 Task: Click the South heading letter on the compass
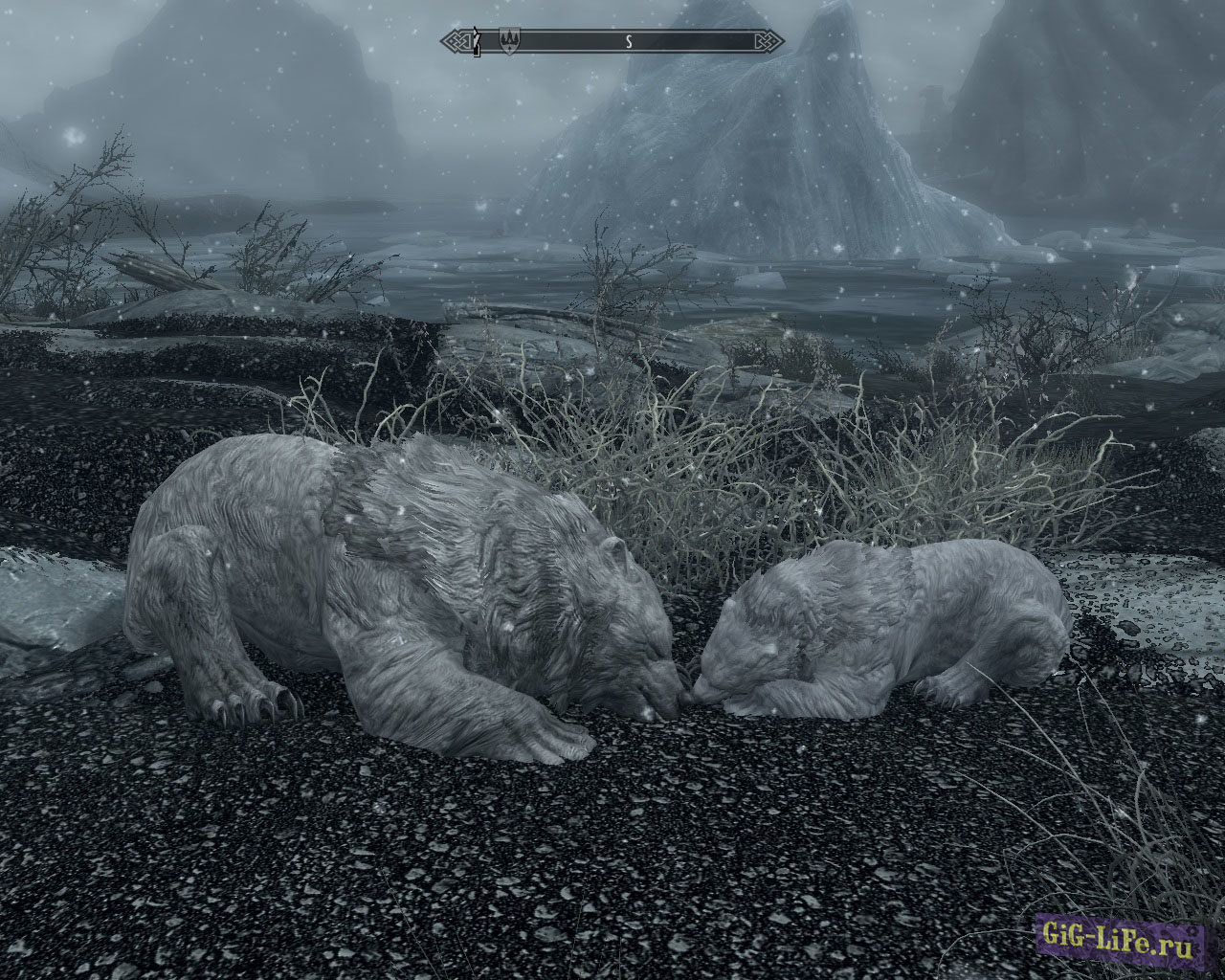629,41
